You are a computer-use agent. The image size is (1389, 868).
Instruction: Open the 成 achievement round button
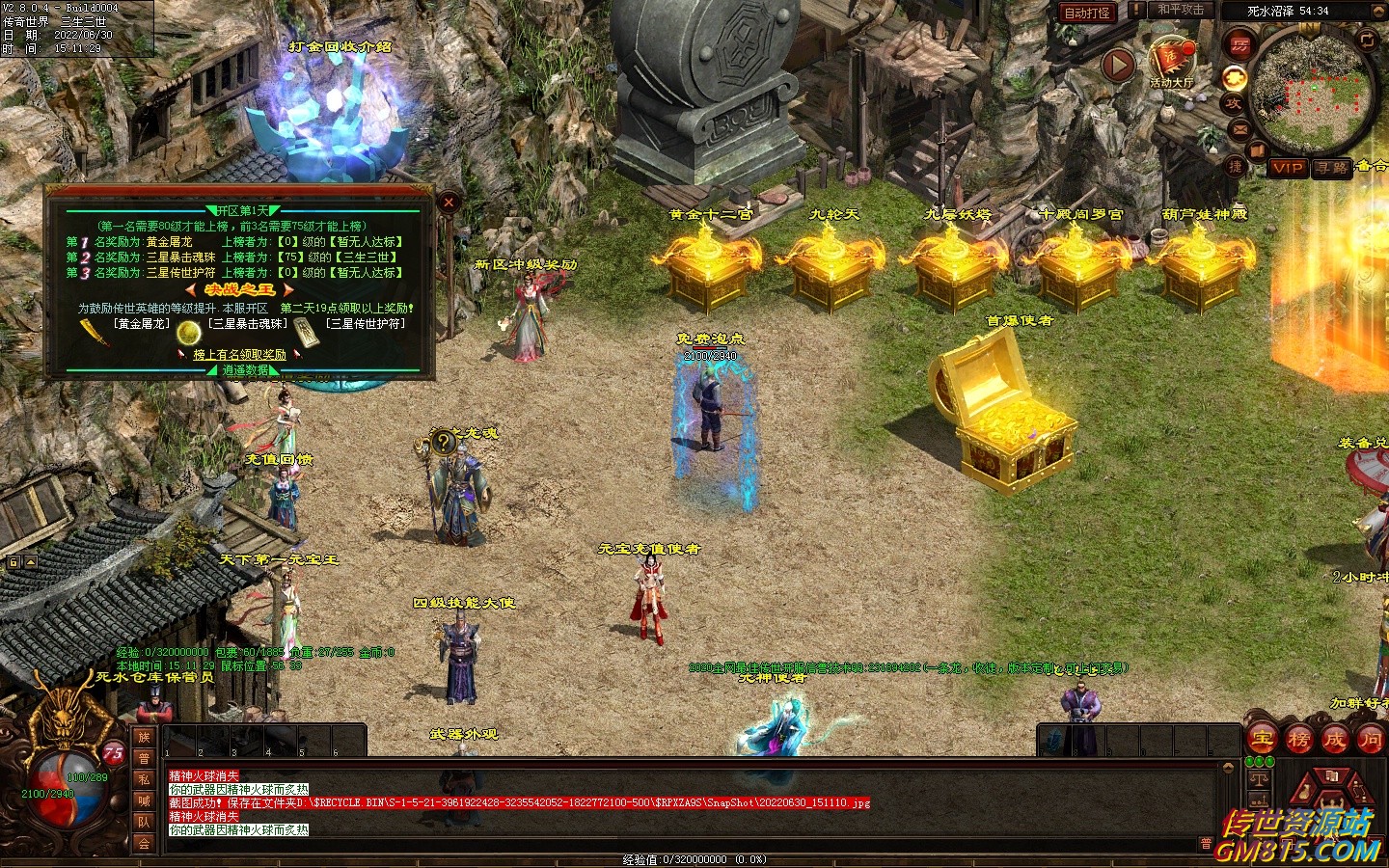1334,741
